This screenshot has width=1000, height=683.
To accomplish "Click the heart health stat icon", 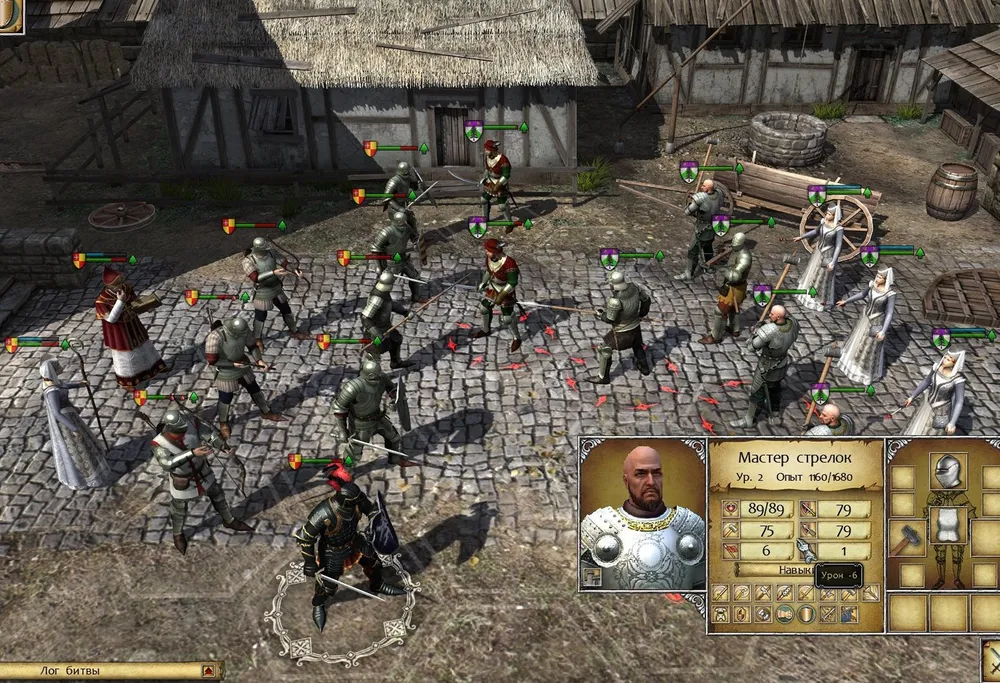I will click(x=730, y=509).
